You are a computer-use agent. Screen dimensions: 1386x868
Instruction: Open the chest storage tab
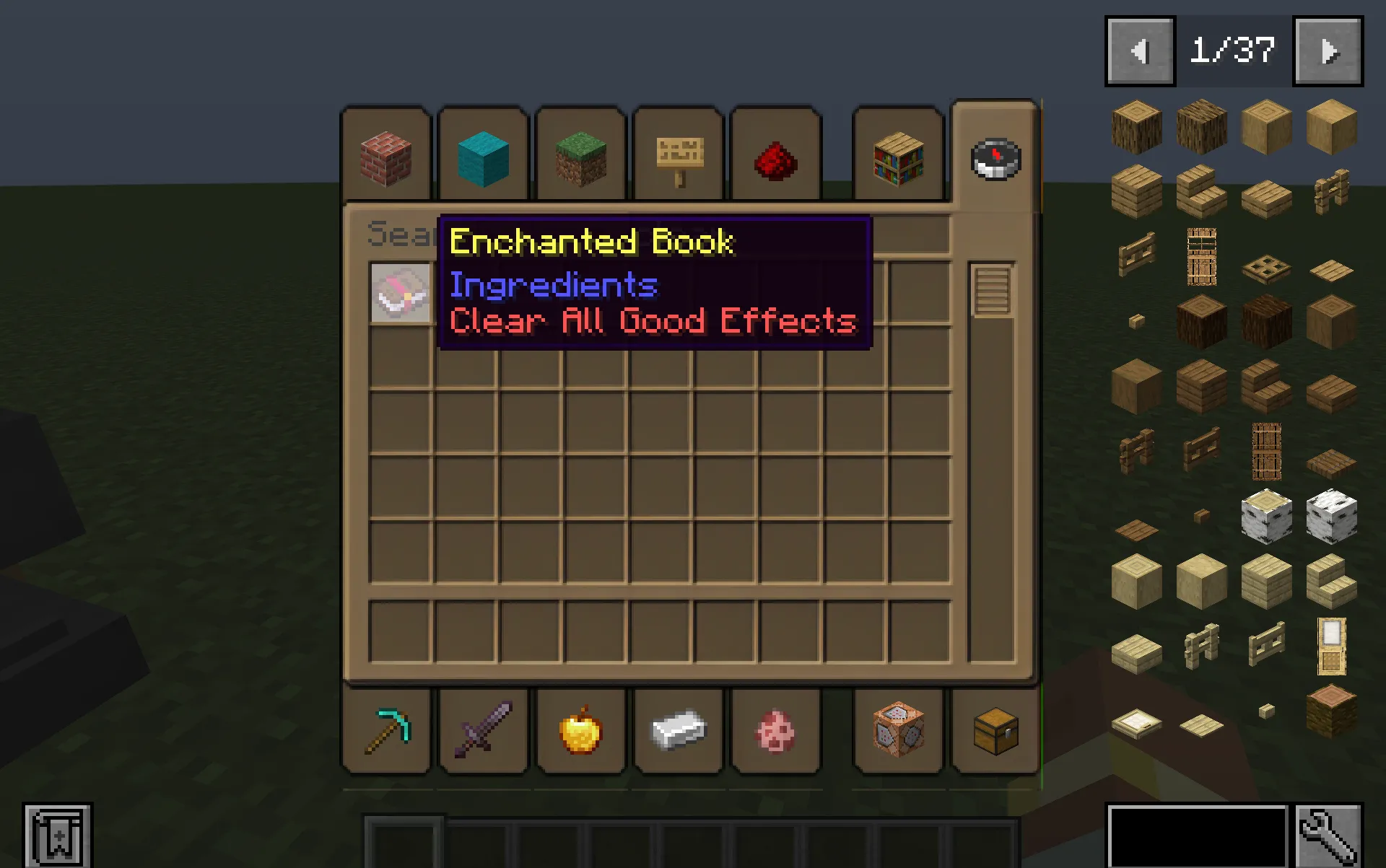coord(994,731)
